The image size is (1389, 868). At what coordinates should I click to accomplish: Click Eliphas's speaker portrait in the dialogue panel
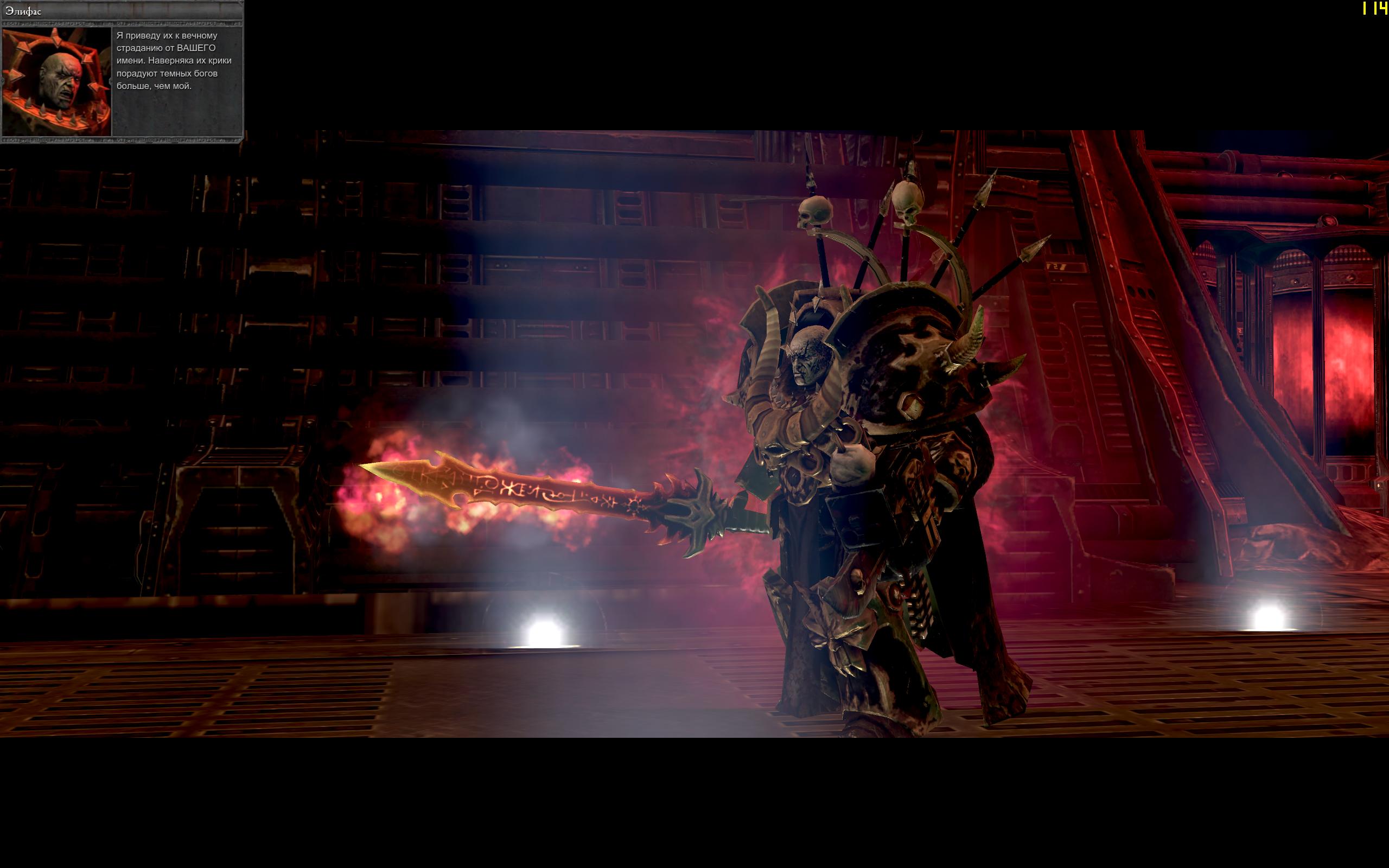pos(57,81)
